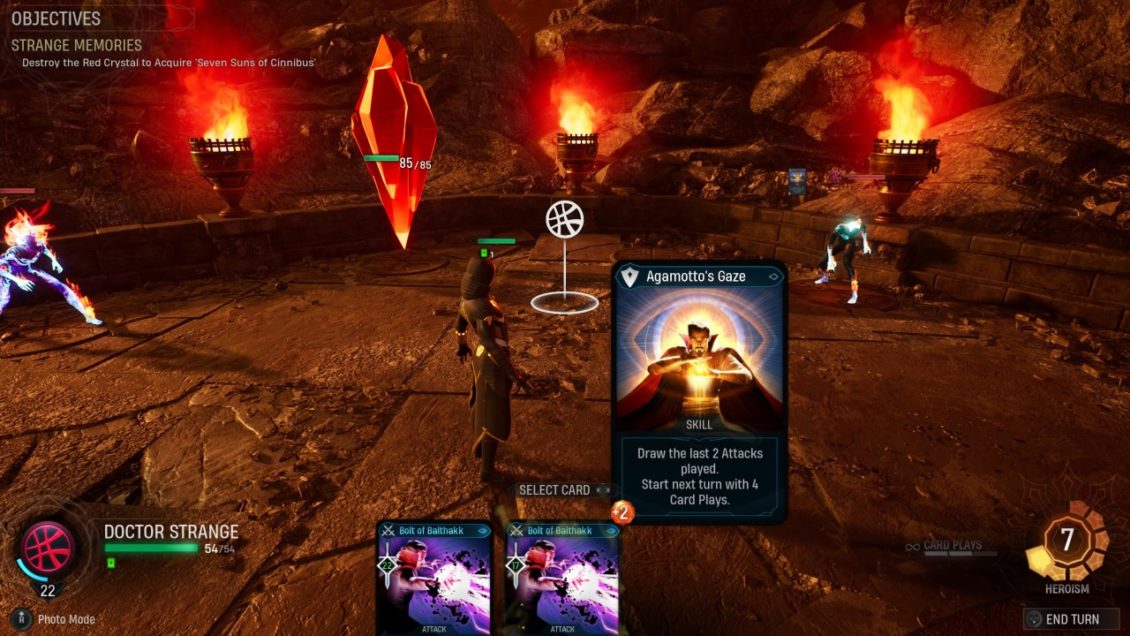Select the Agamotto's Gaze skill card

tap(699, 390)
